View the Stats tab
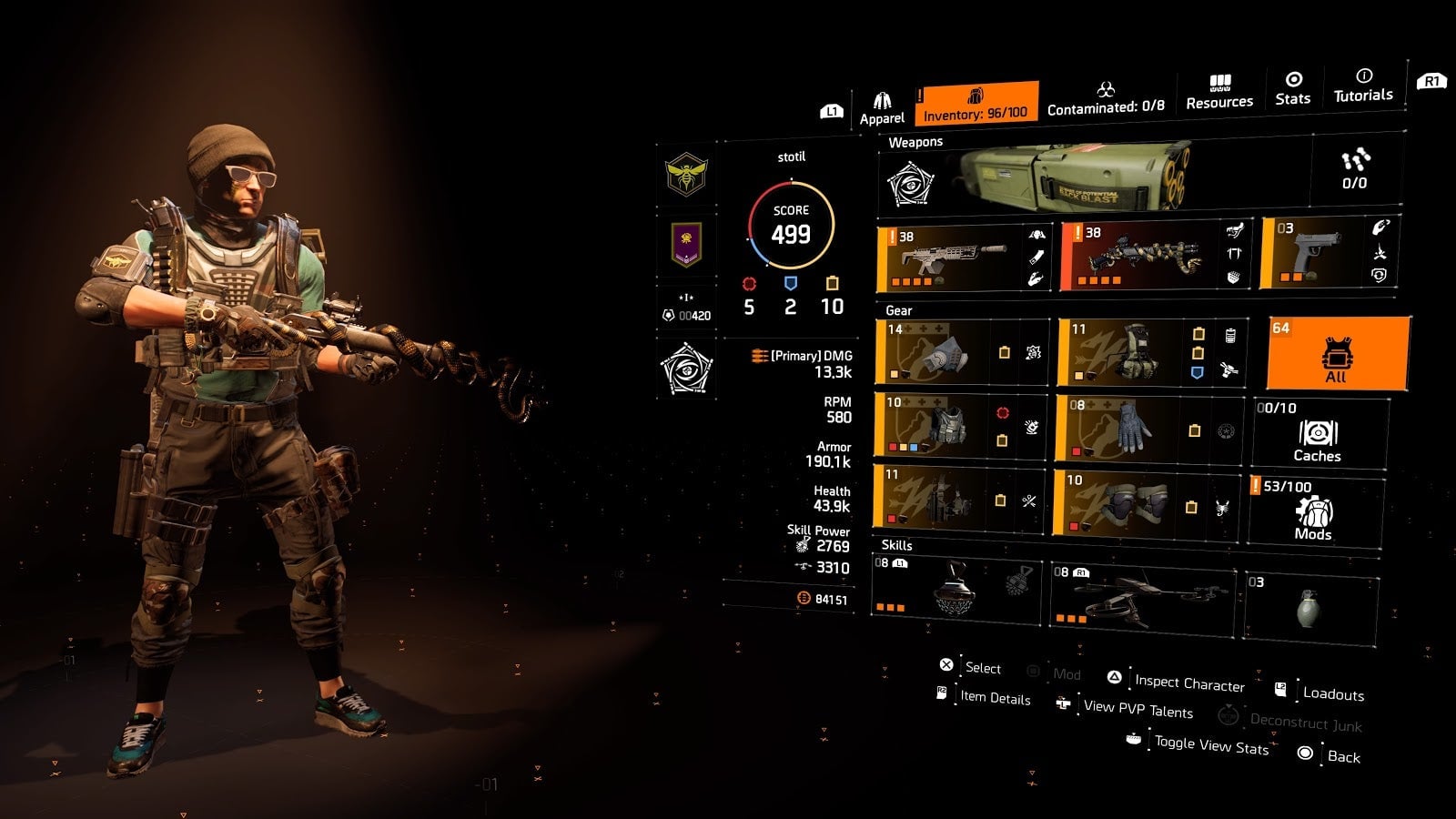1456x819 pixels. [x=1292, y=88]
